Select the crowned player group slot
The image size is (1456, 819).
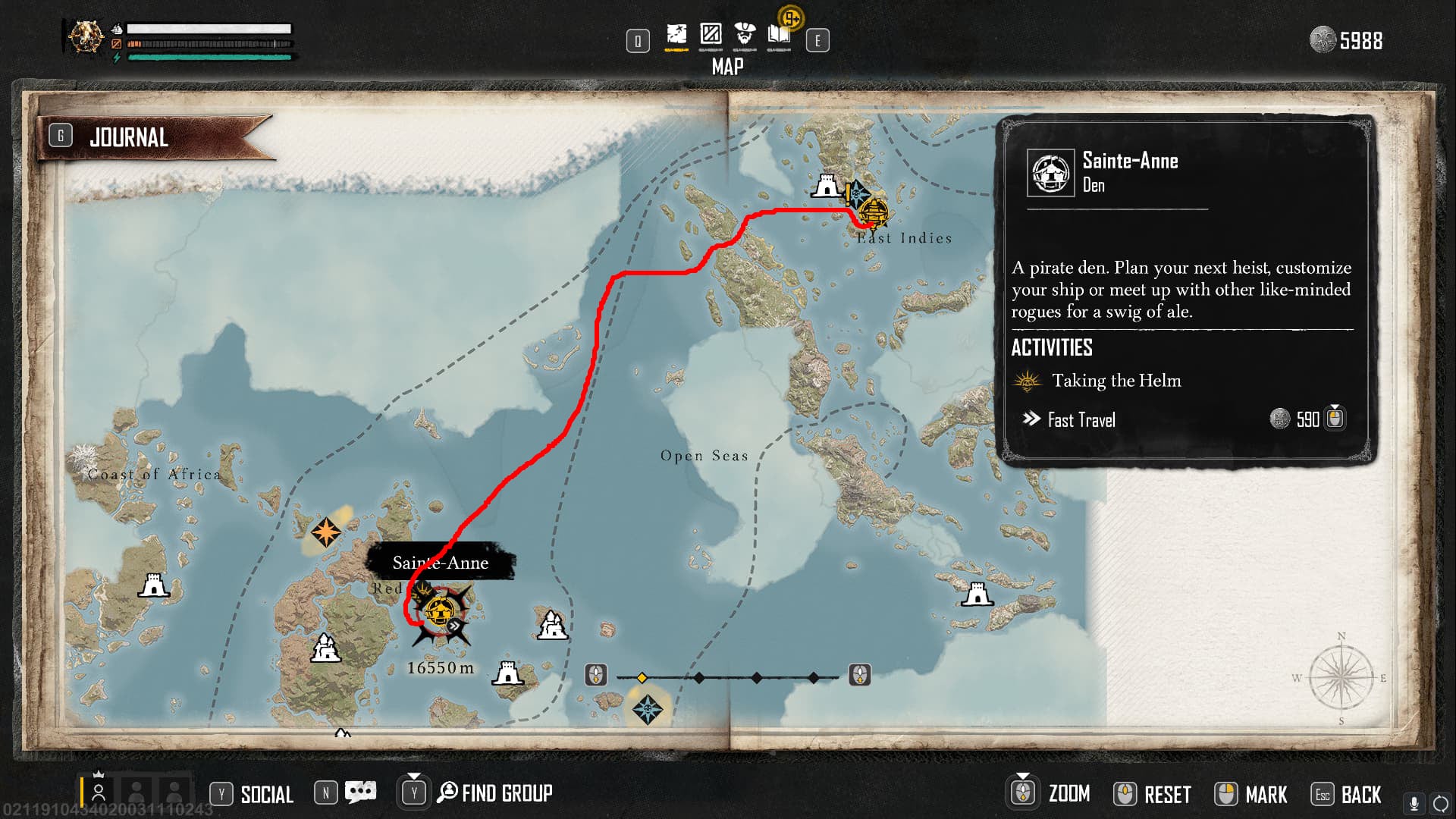tap(99, 792)
